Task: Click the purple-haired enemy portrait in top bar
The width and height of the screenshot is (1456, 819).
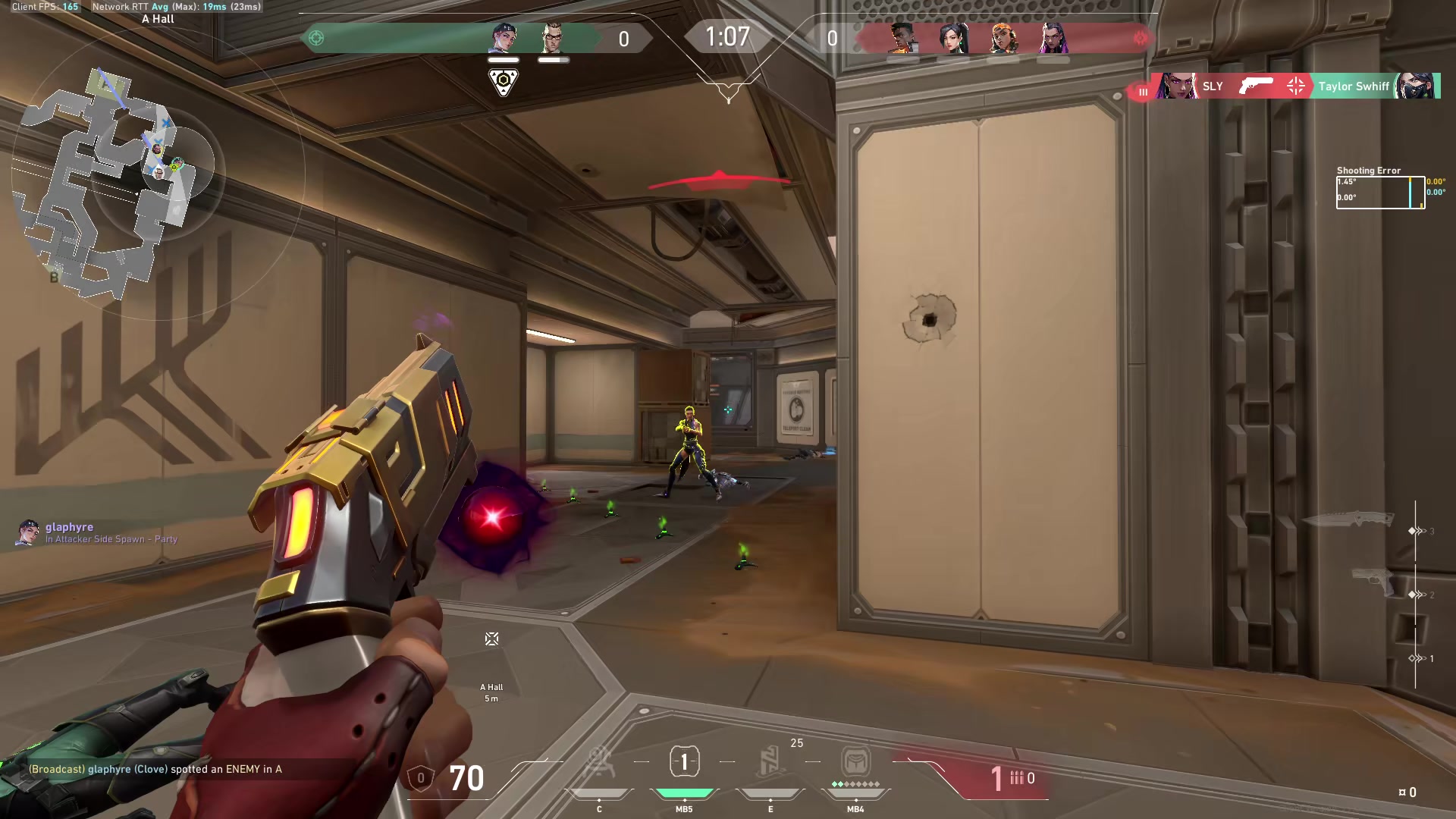Action: [1053, 38]
